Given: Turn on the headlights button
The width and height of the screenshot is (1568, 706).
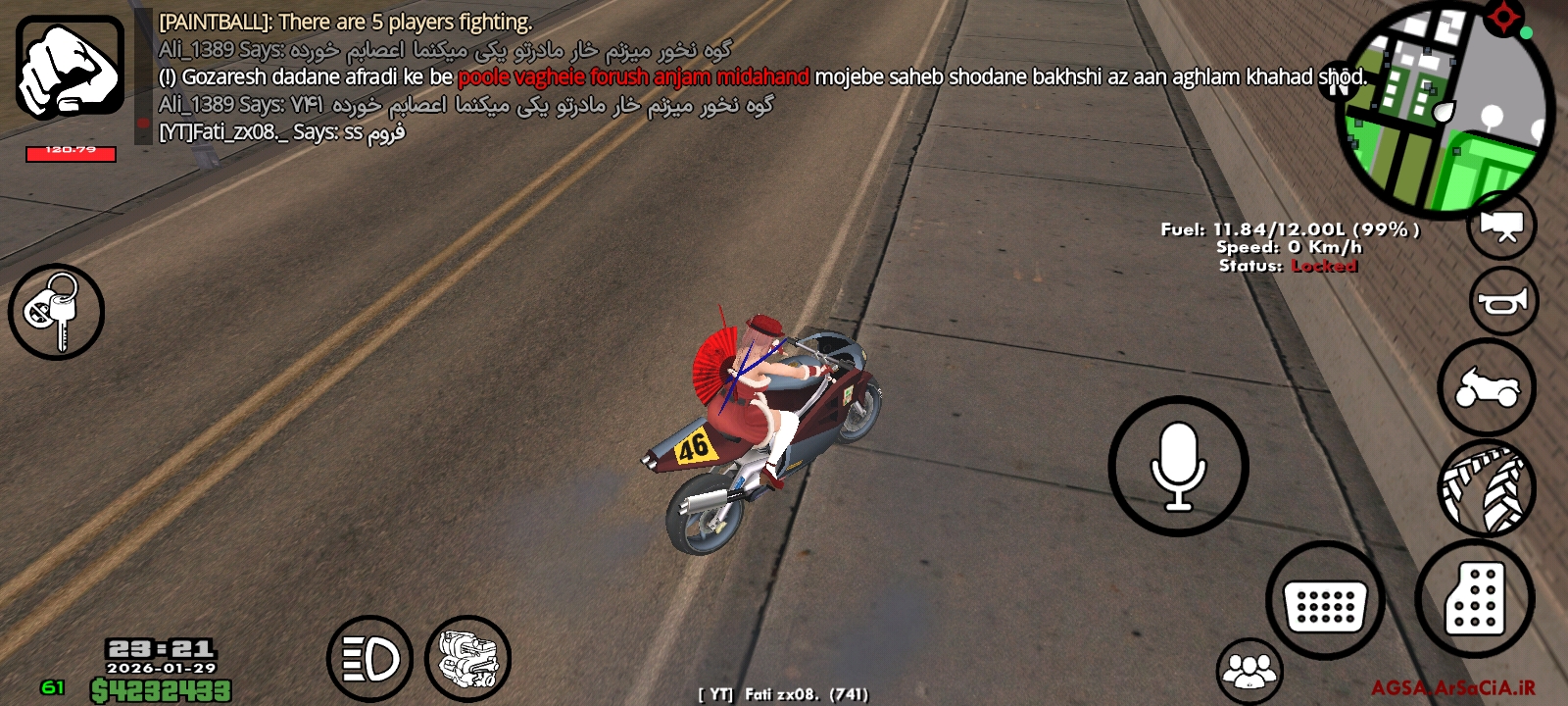Looking at the screenshot, I should [369, 658].
